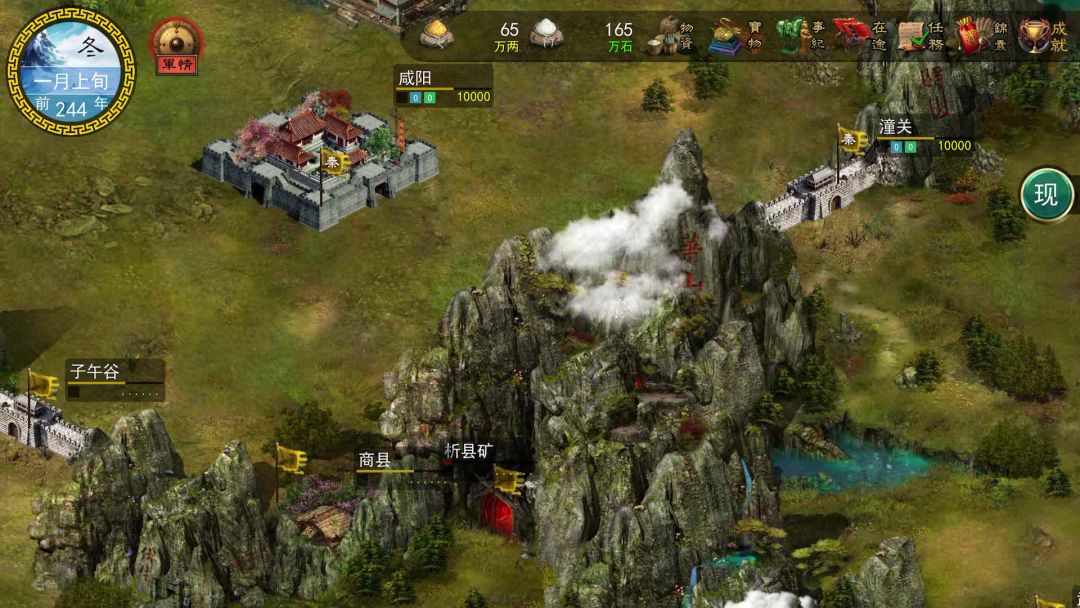Viewport: 1080px width, 608px height.
Task: View the 成就 achievements trophy
Action: [1043, 36]
